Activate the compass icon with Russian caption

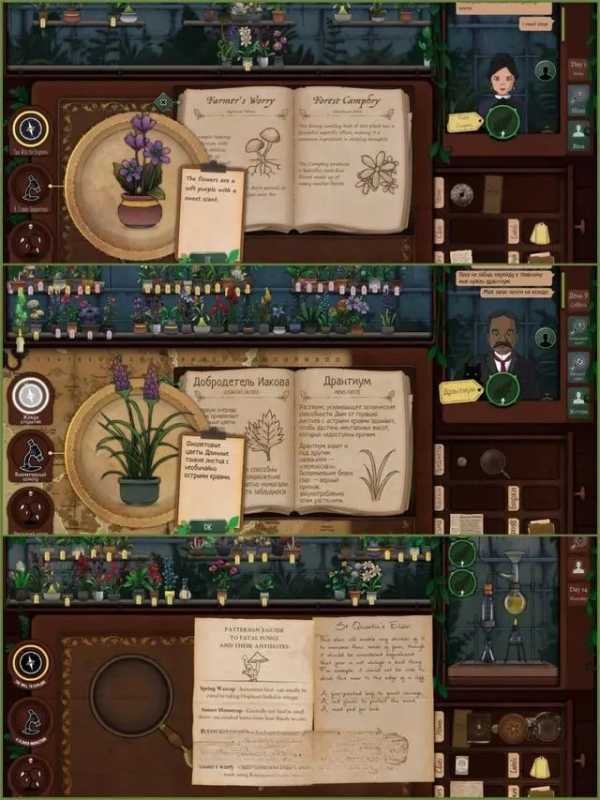coord(30,396)
